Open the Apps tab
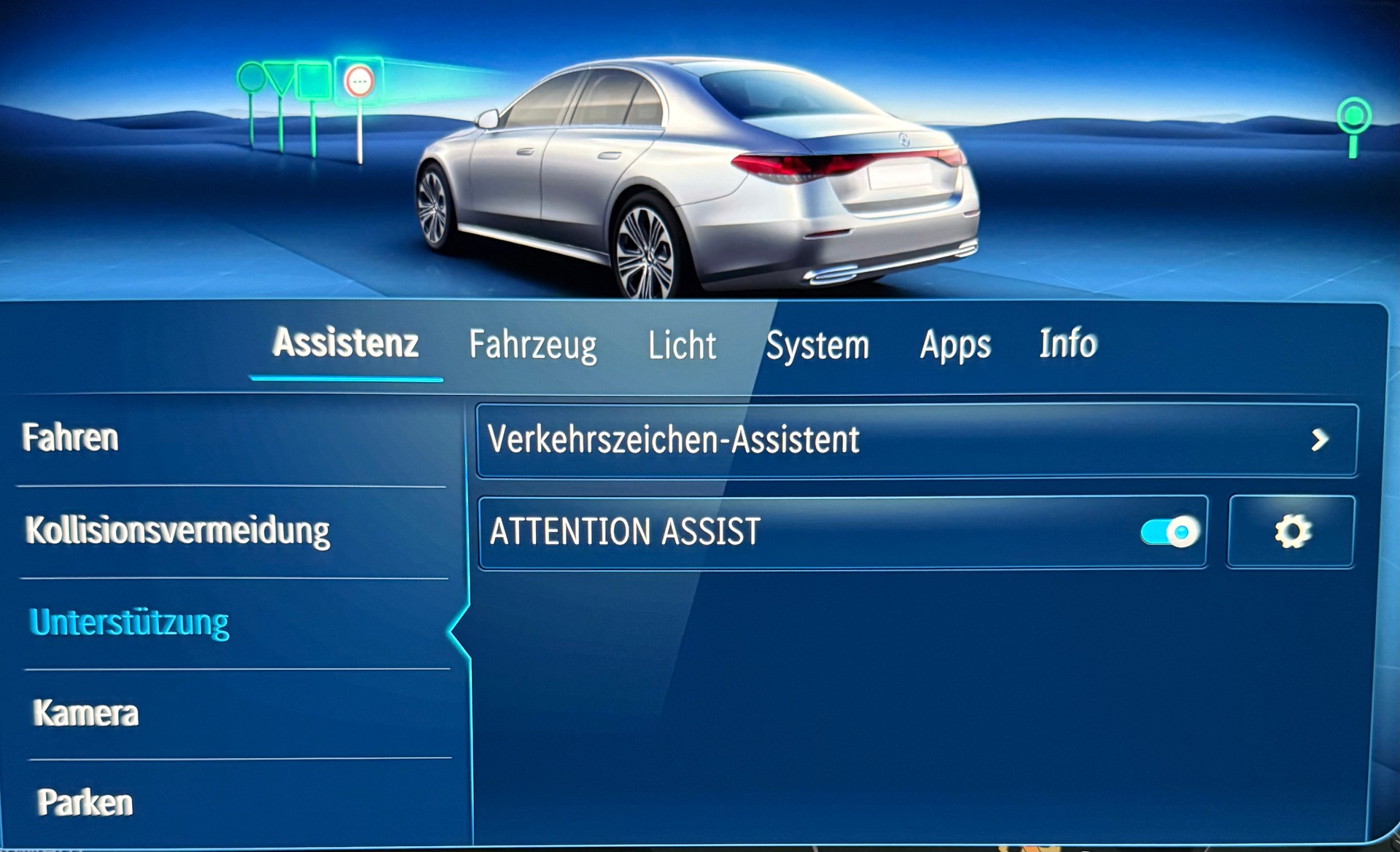Screen dimensions: 1400x852 [x=955, y=345]
